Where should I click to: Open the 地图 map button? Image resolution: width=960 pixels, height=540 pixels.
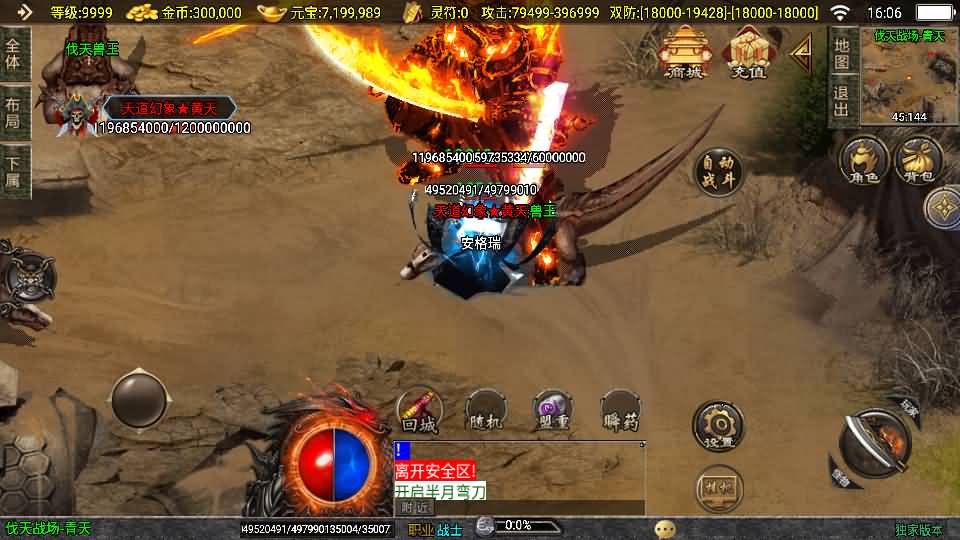pos(842,52)
